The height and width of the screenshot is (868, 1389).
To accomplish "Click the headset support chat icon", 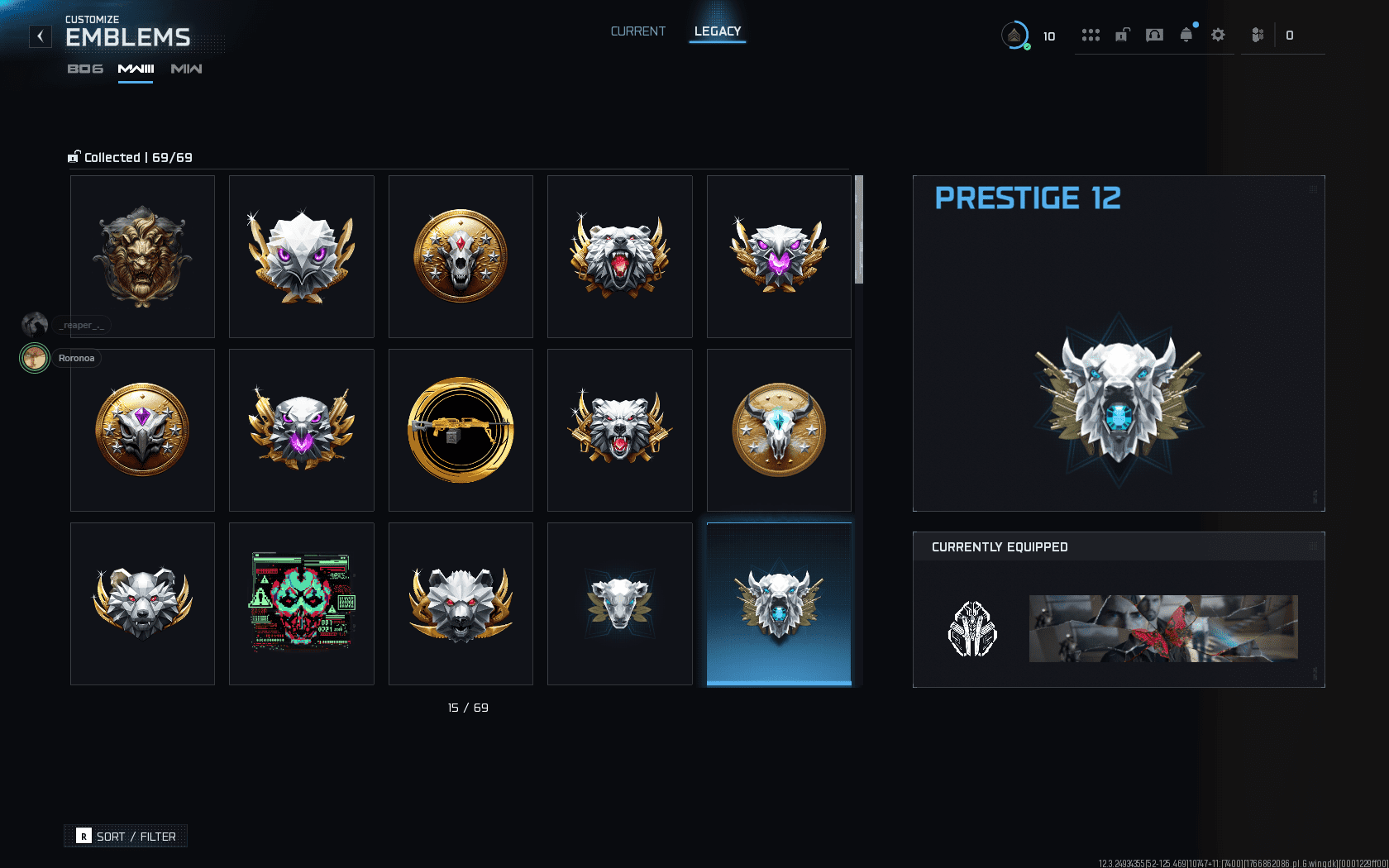I will pos(1153,35).
